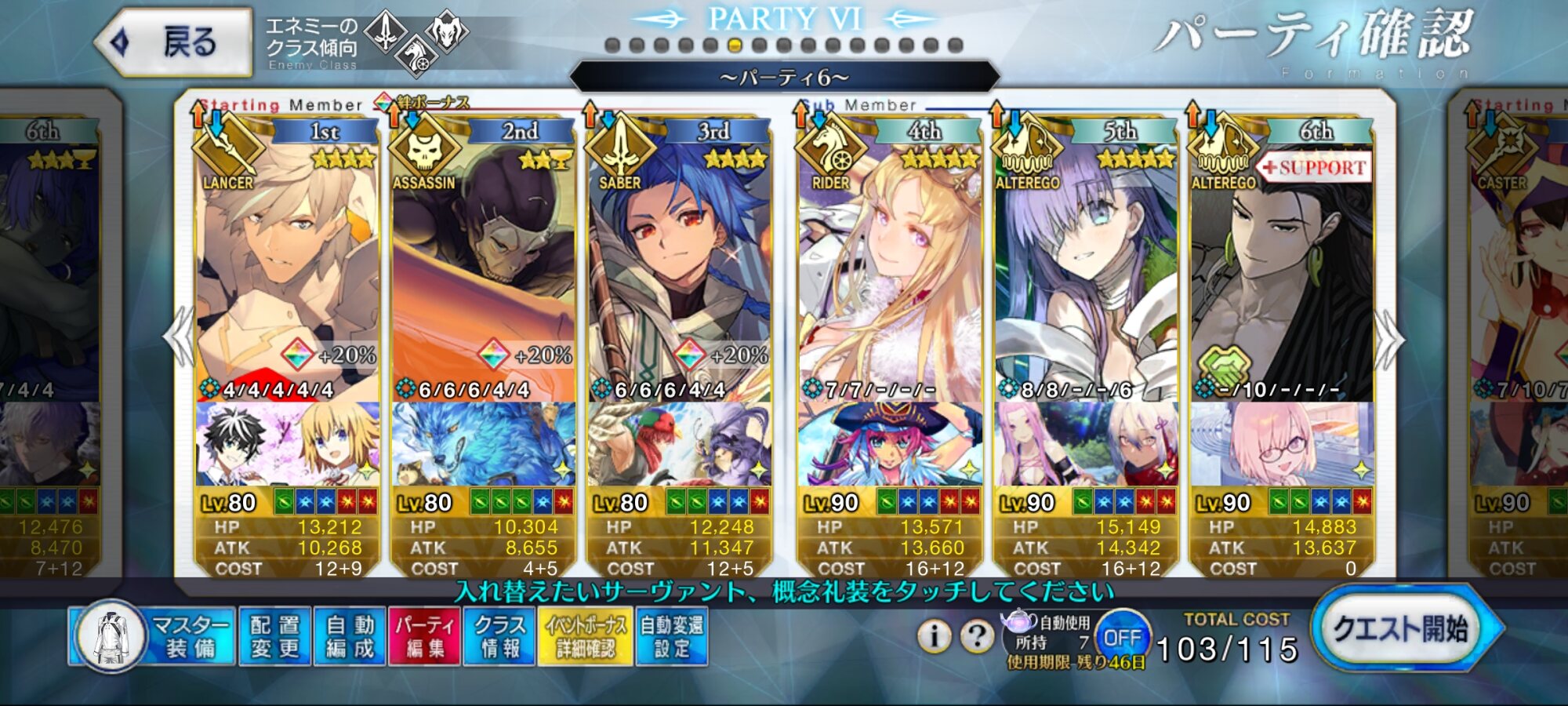This screenshot has width=1568, height=706.
Task: Select the 2nd slot Assassin servant card
Action: [483, 267]
